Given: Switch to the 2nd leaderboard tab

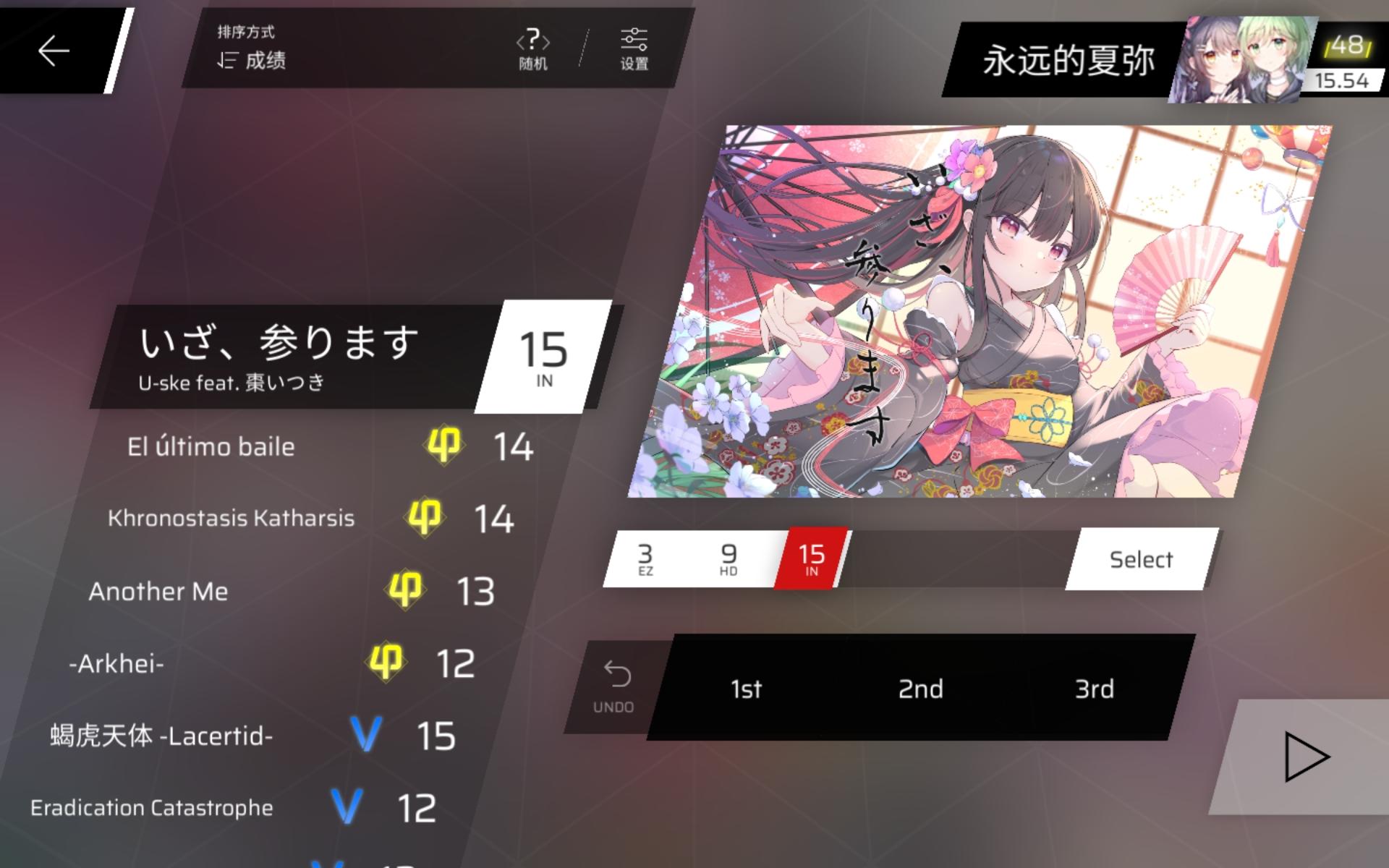Looking at the screenshot, I should [x=919, y=689].
